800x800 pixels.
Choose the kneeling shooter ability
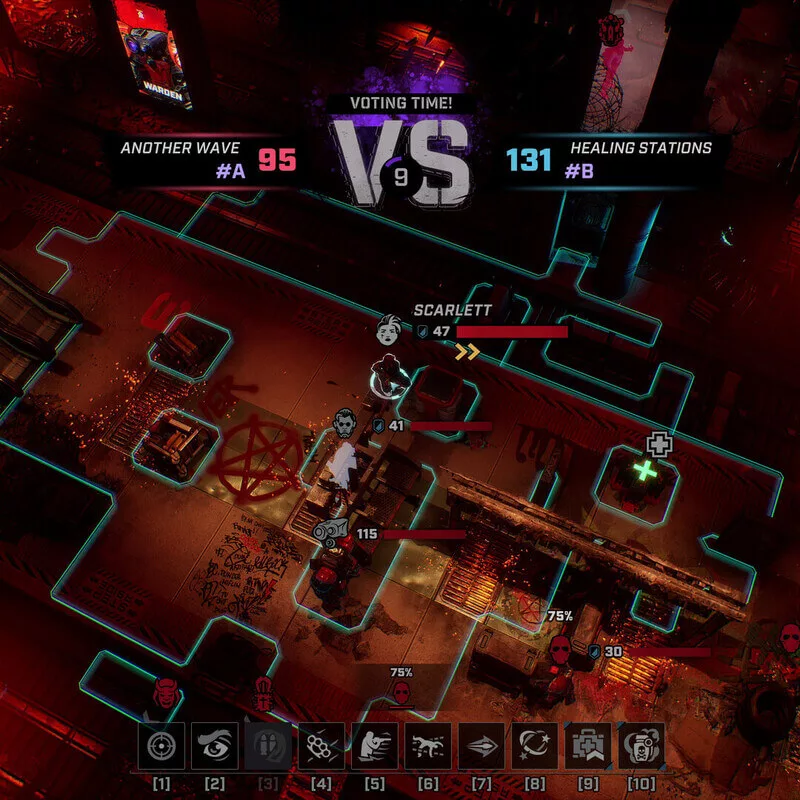point(374,747)
